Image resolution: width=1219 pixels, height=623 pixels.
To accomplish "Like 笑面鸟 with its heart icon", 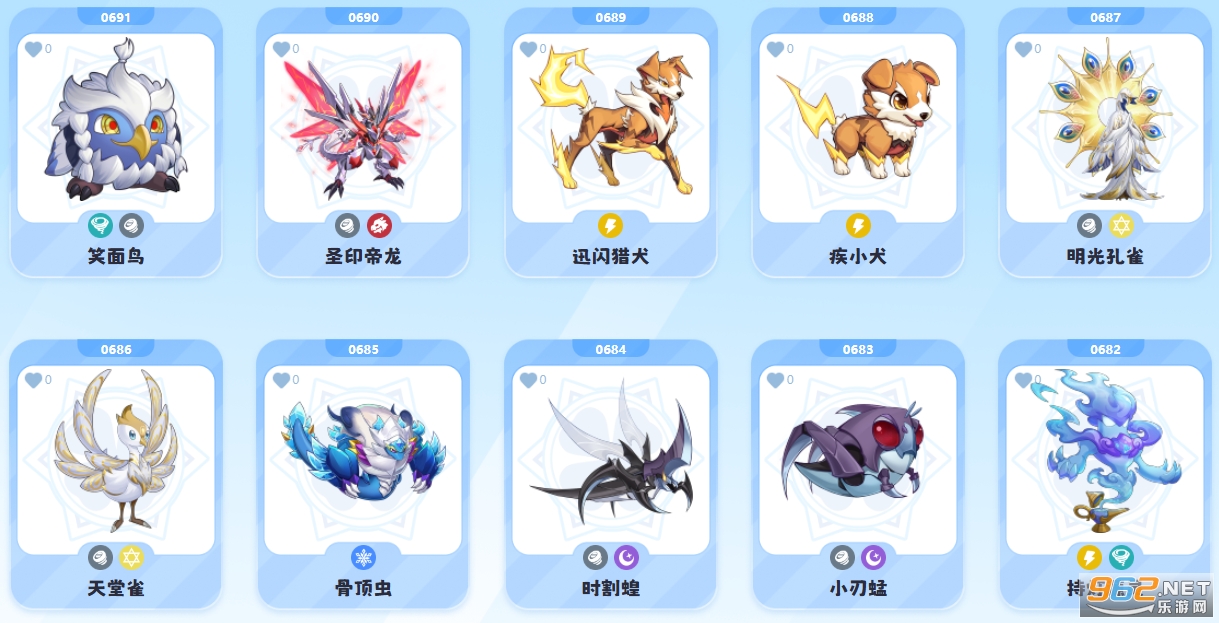I will [33, 49].
